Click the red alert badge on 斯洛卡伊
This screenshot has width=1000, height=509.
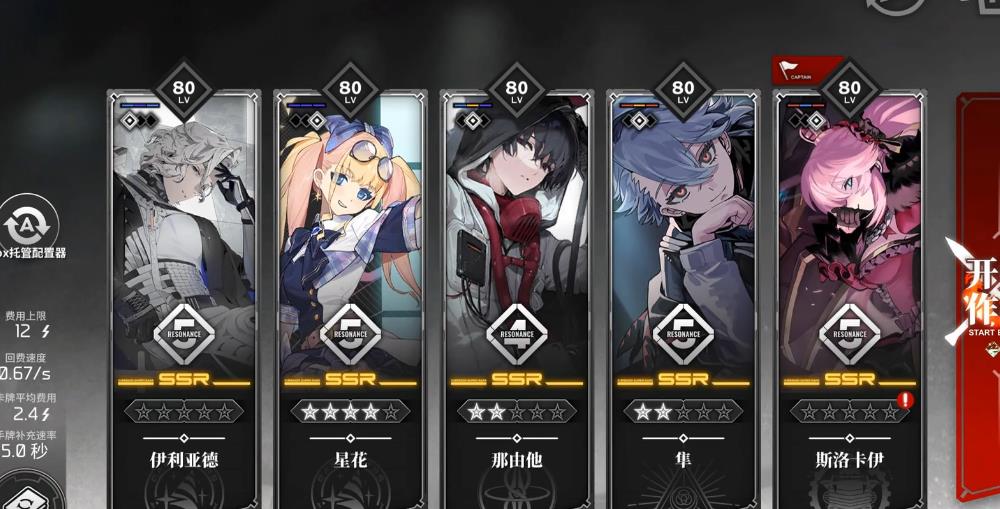(906, 401)
